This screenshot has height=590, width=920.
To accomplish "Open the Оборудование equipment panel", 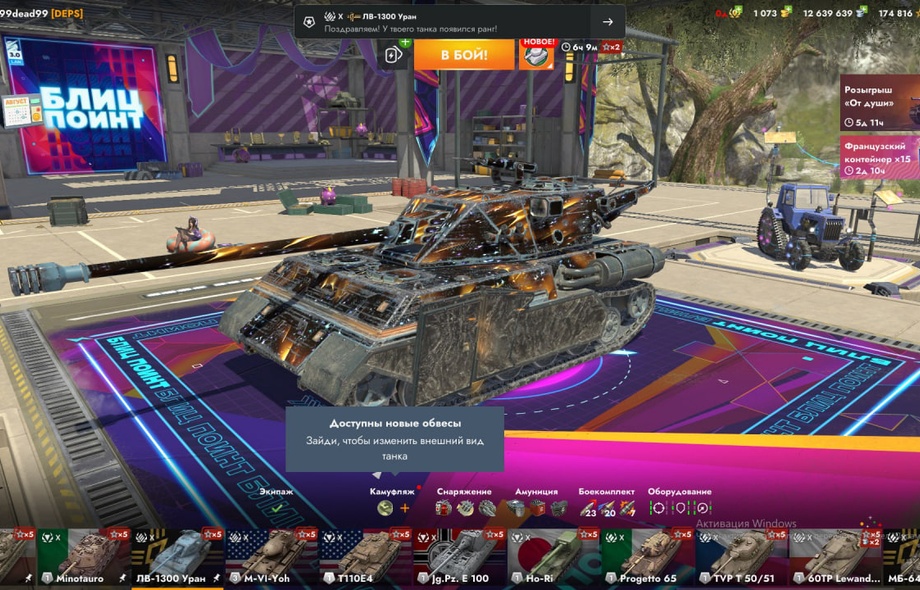I will [679, 508].
